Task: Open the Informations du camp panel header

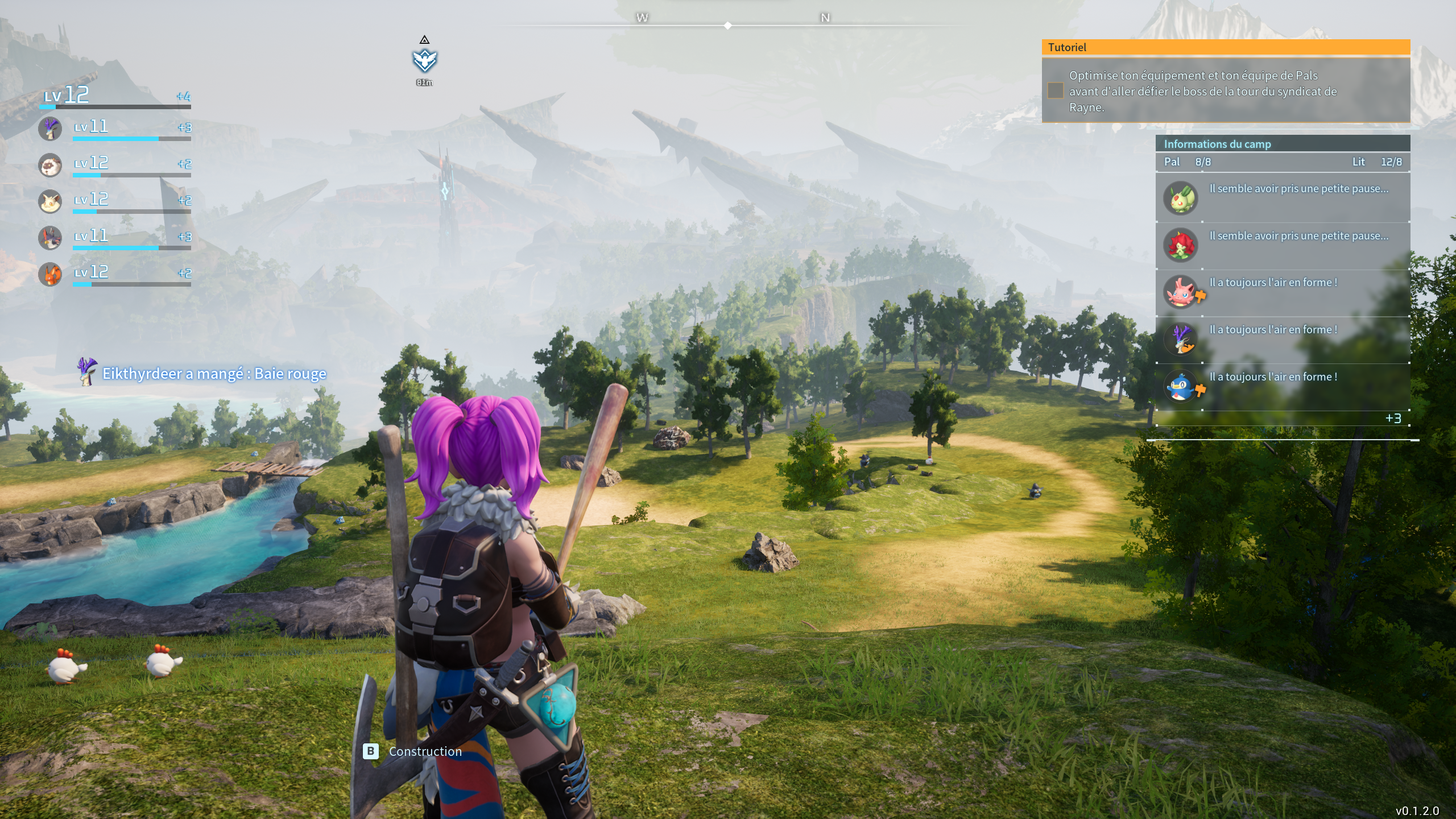Action: (1282, 144)
